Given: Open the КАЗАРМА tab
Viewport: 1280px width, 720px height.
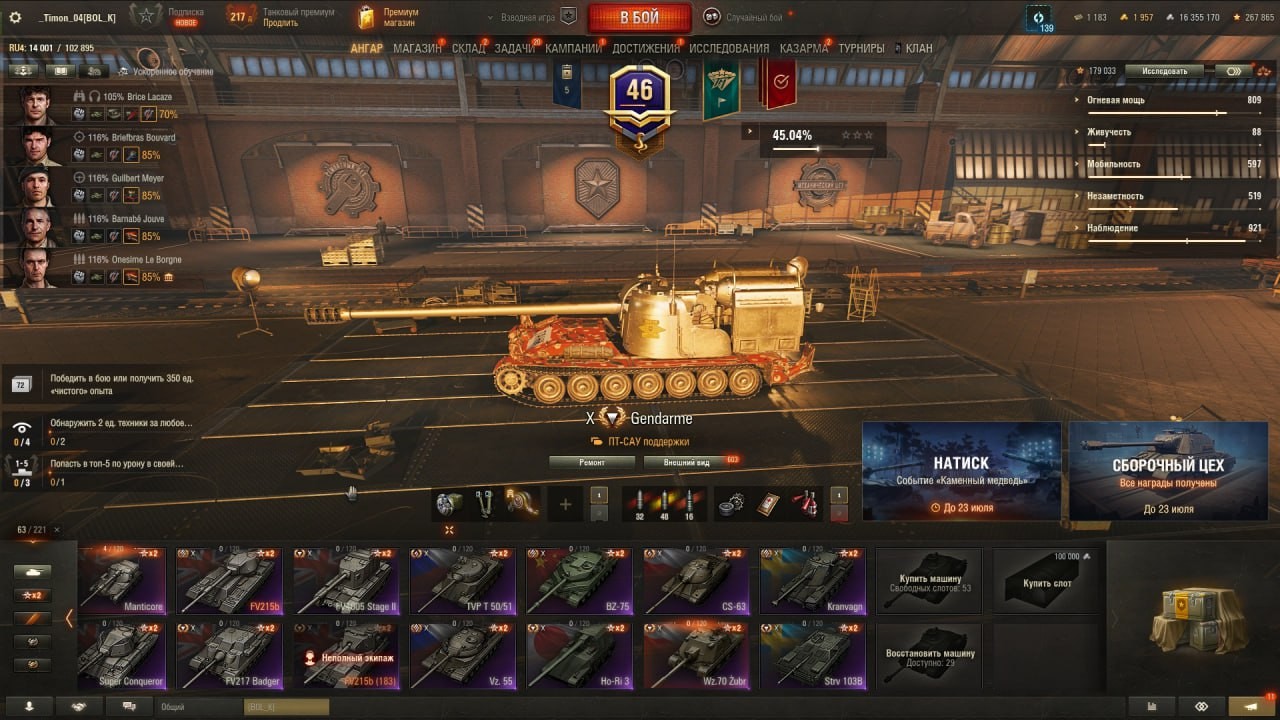Looking at the screenshot, I should (803, 48).
